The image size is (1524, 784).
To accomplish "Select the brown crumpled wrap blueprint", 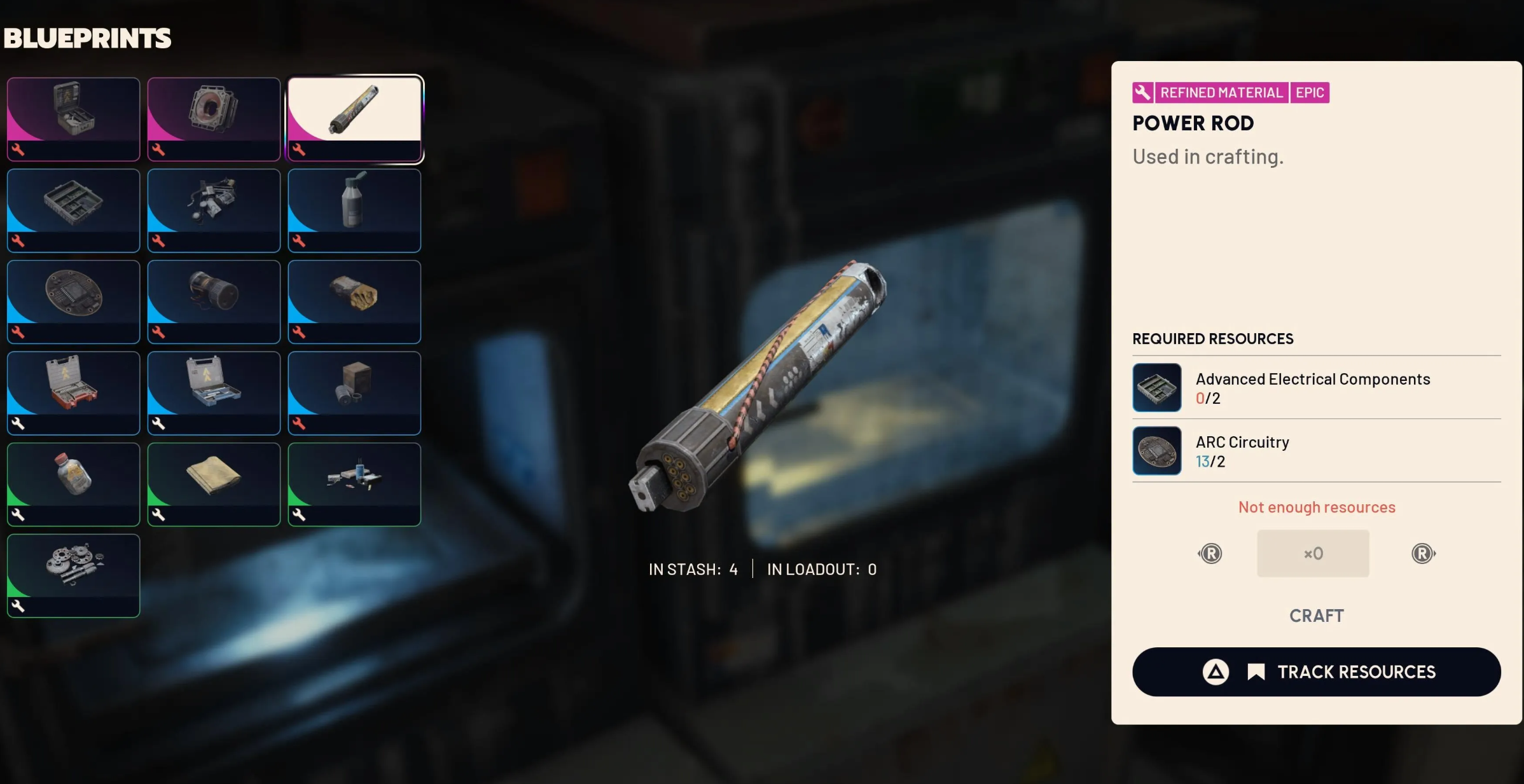I will click(354, 301).
